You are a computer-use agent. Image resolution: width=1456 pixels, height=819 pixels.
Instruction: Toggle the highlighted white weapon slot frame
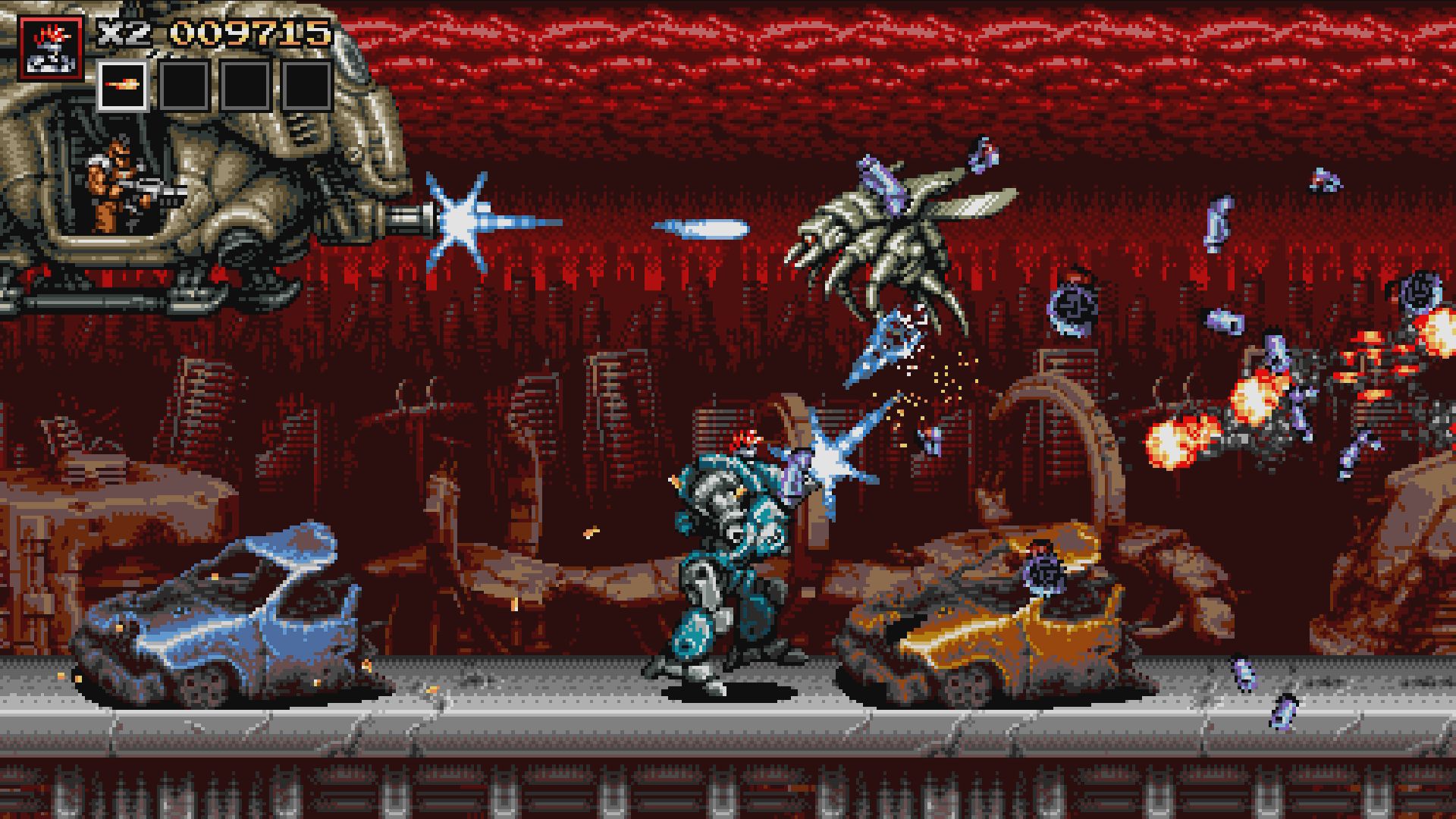click(x=123, y=83)
